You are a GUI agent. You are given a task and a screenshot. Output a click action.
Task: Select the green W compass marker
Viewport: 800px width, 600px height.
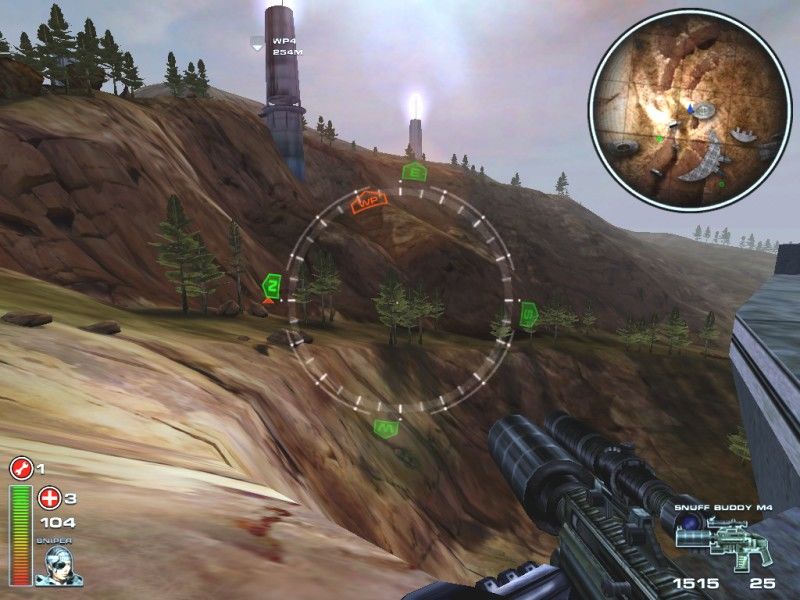[386, 428]
